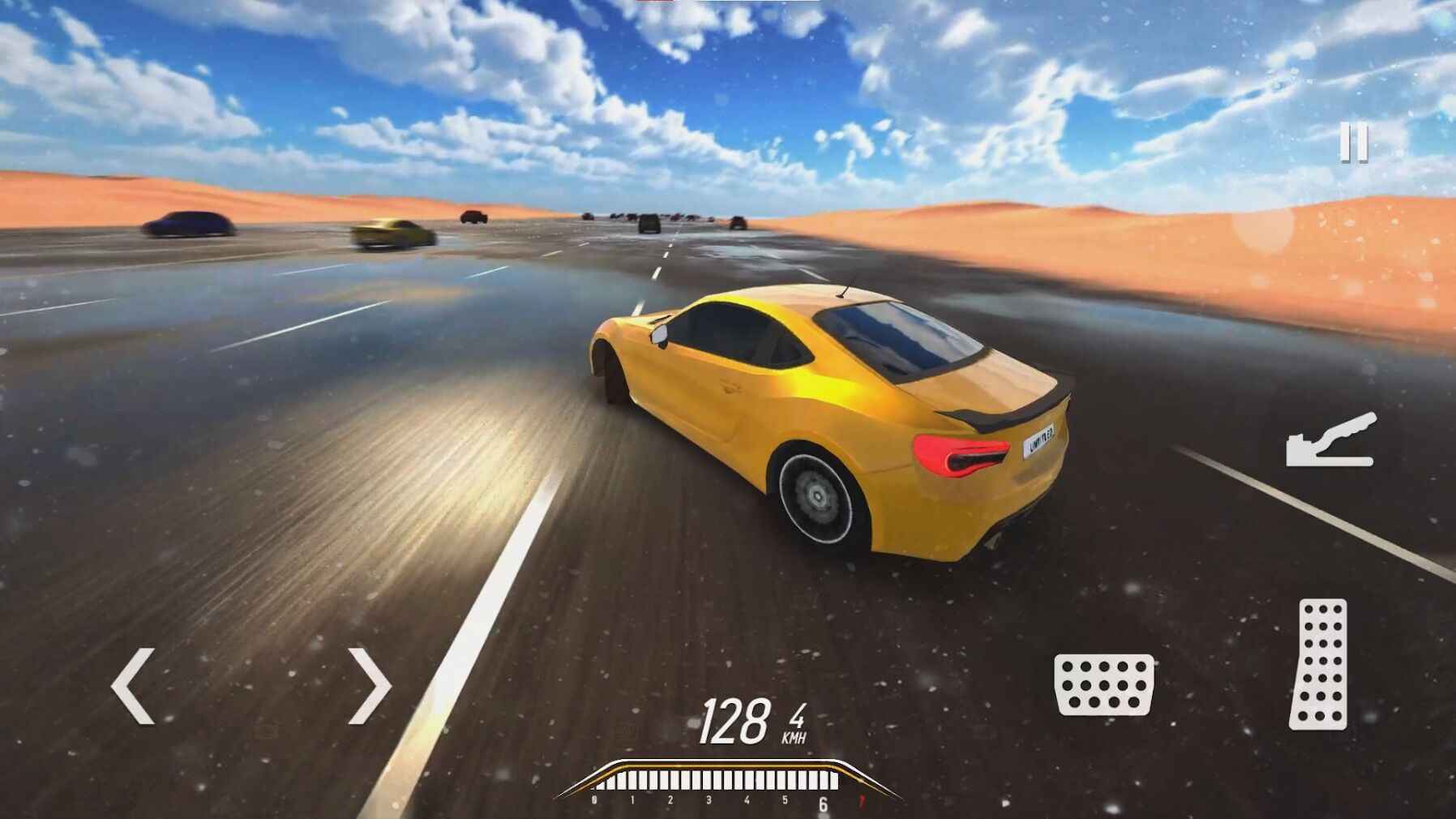This screenshot has height=819, width=1456.
Task: Steer left with the left arrow
Action: [x=133, y=685]
